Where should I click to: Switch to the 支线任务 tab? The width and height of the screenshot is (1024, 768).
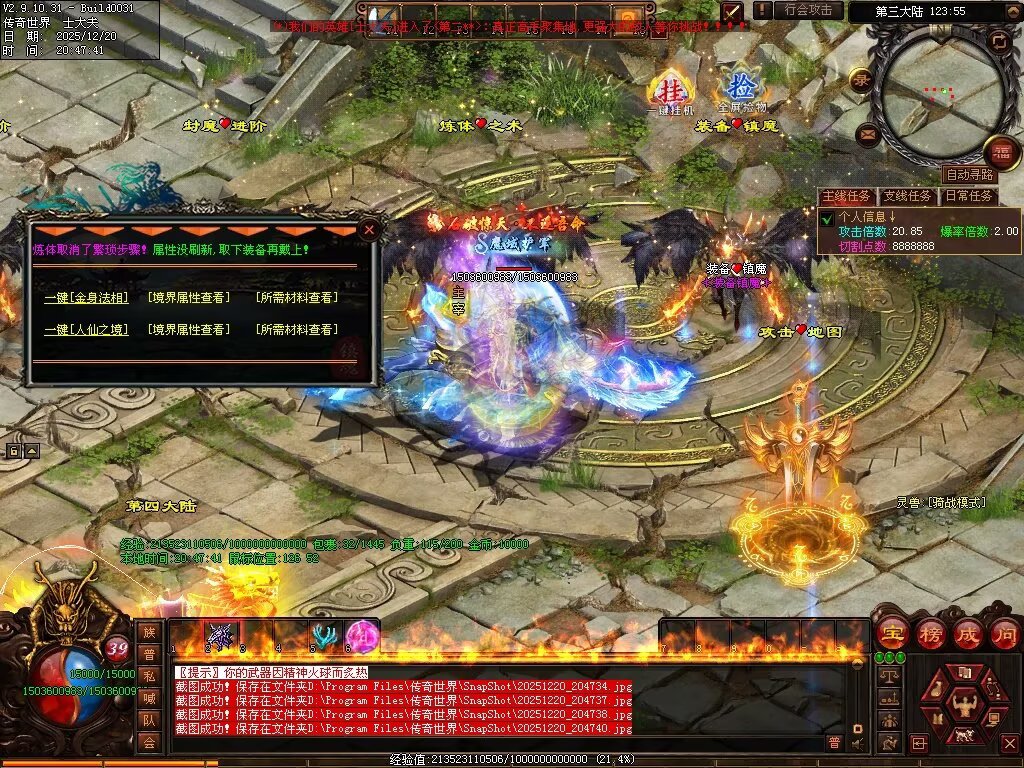click(x=908, y=196)
